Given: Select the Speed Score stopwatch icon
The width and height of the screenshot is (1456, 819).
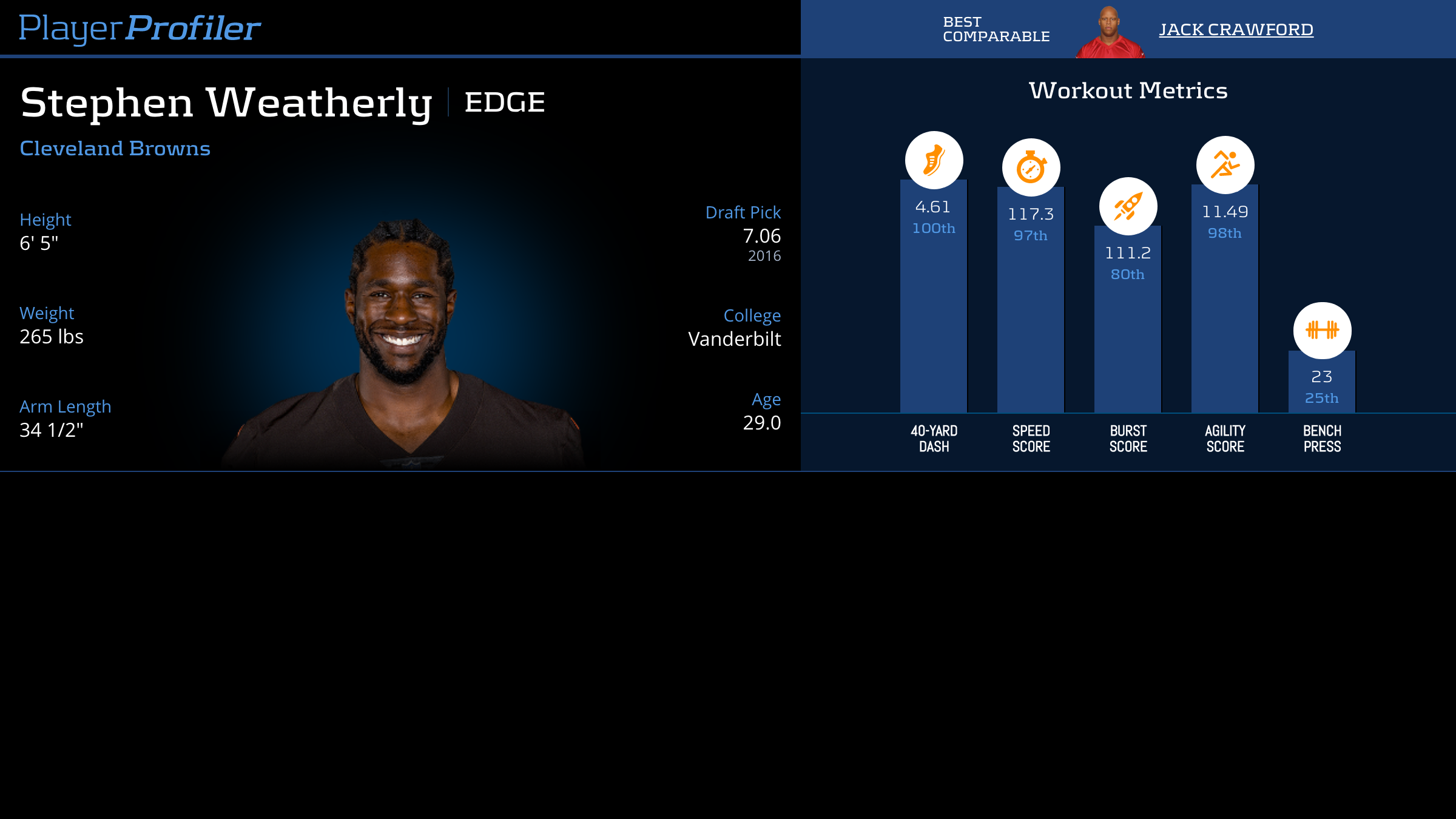Looking at the screenshot, I should click(1031, 167).
